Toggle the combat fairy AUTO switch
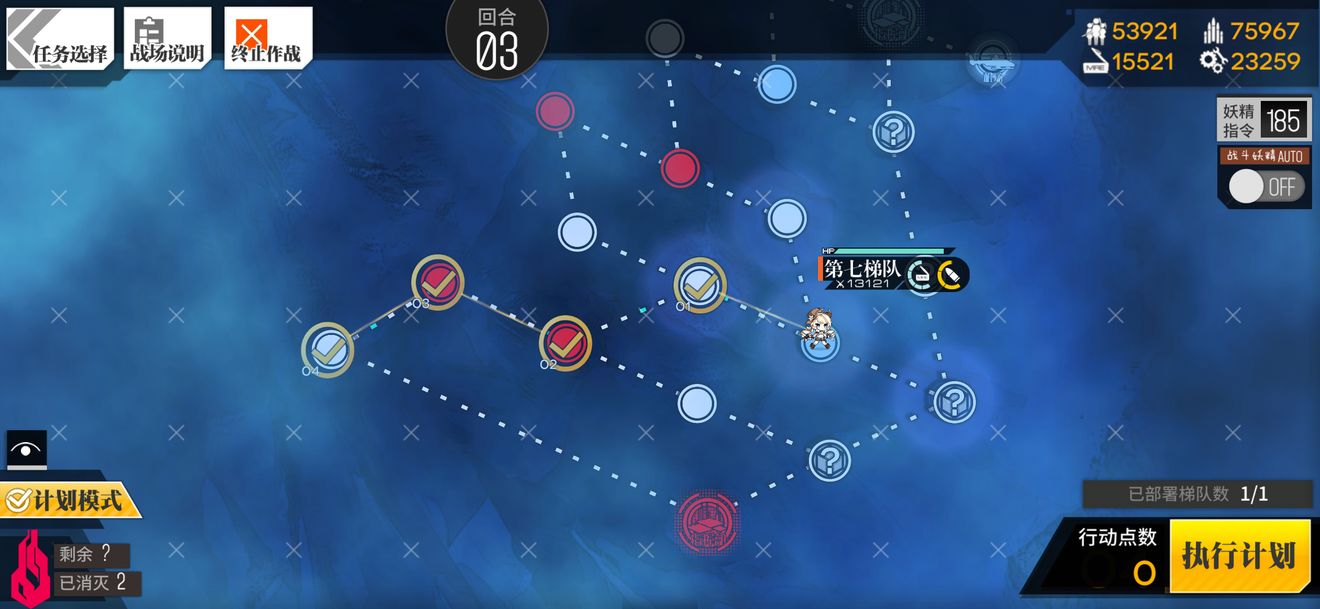The height and width of the screenshot is (609, 1320). click(x=1265, y=187)
